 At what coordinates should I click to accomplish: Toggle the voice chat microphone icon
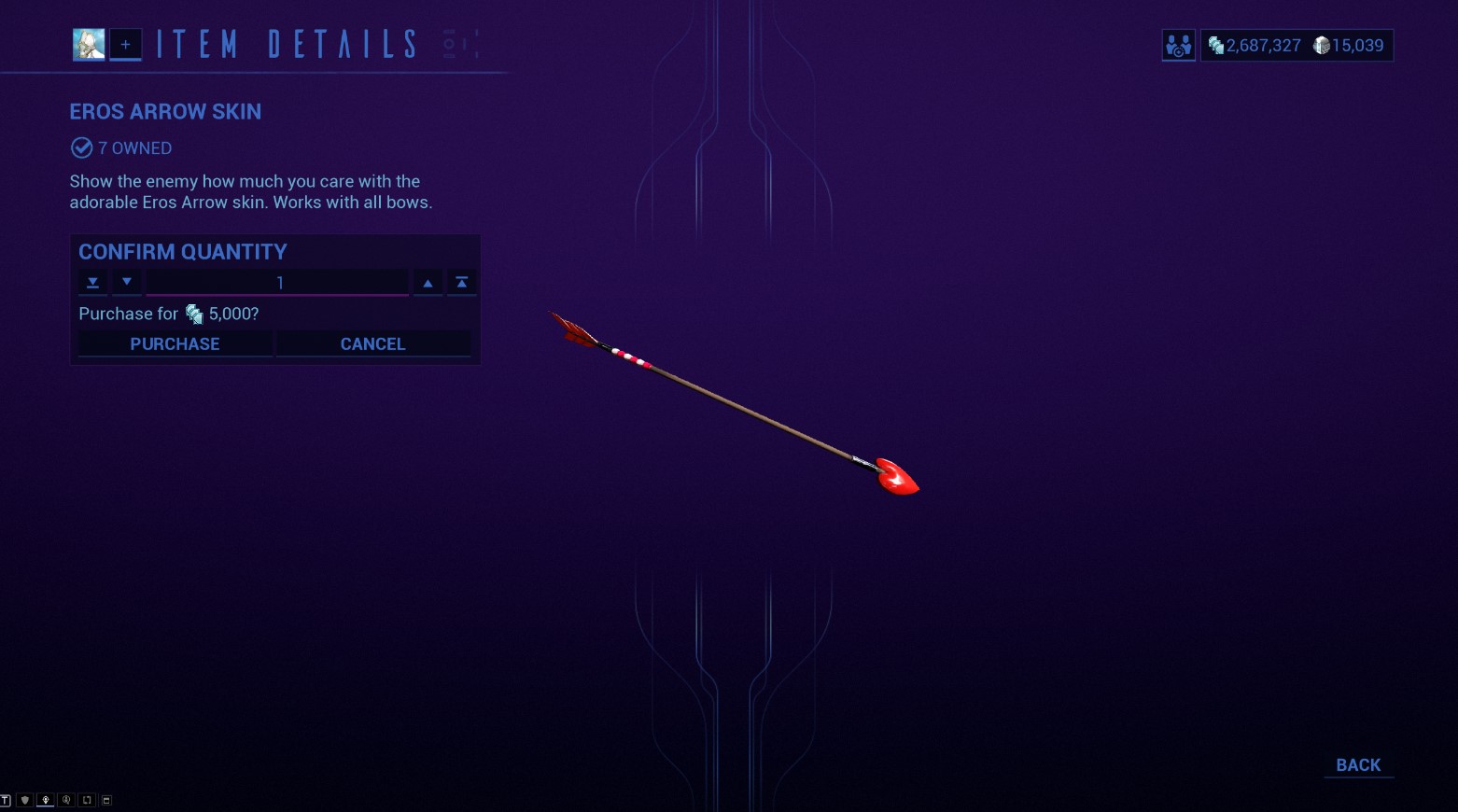click(x=46, y=799)
